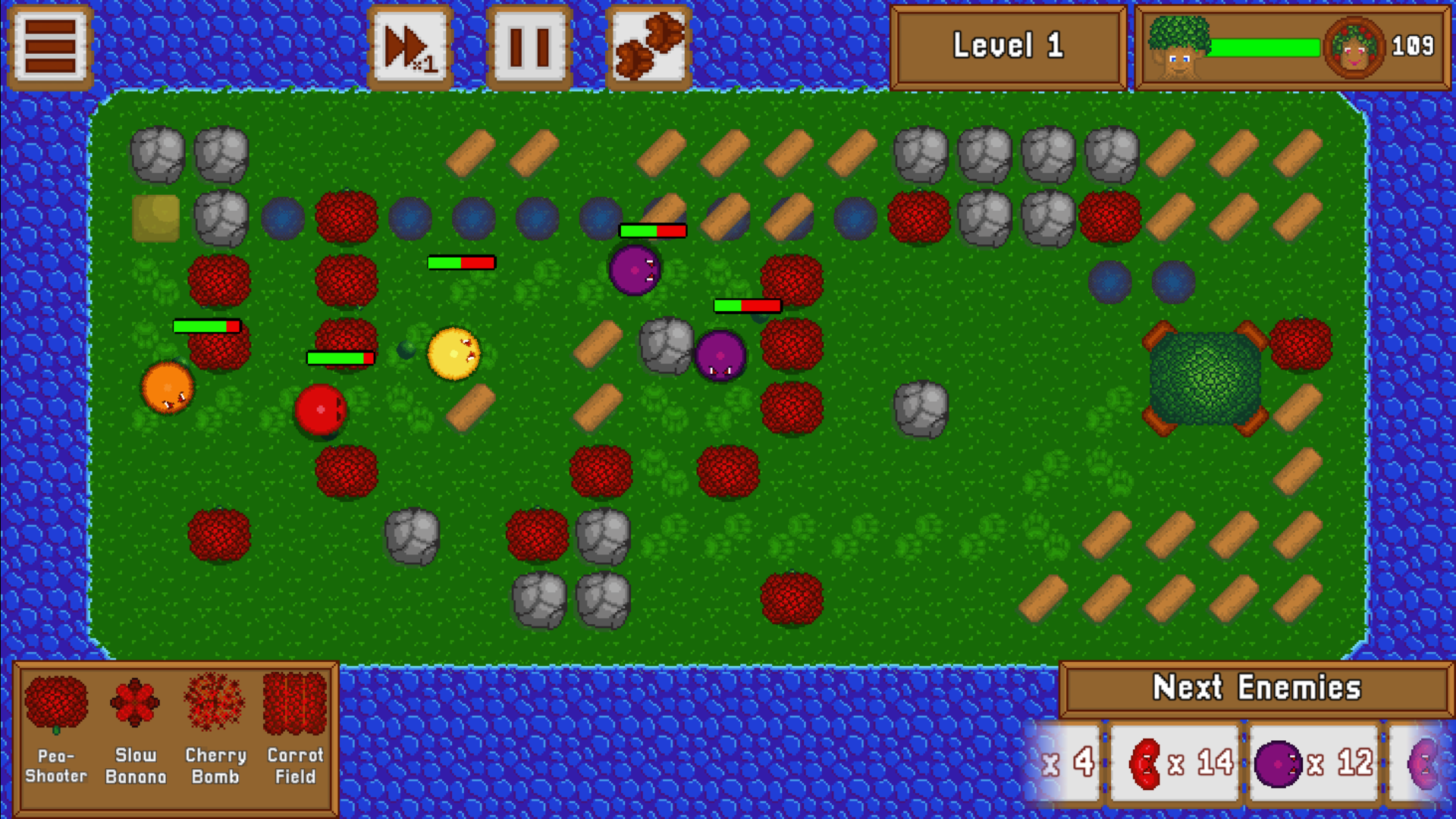Open the hamburger menu
1456x819 pixels.
click(50, 47)
